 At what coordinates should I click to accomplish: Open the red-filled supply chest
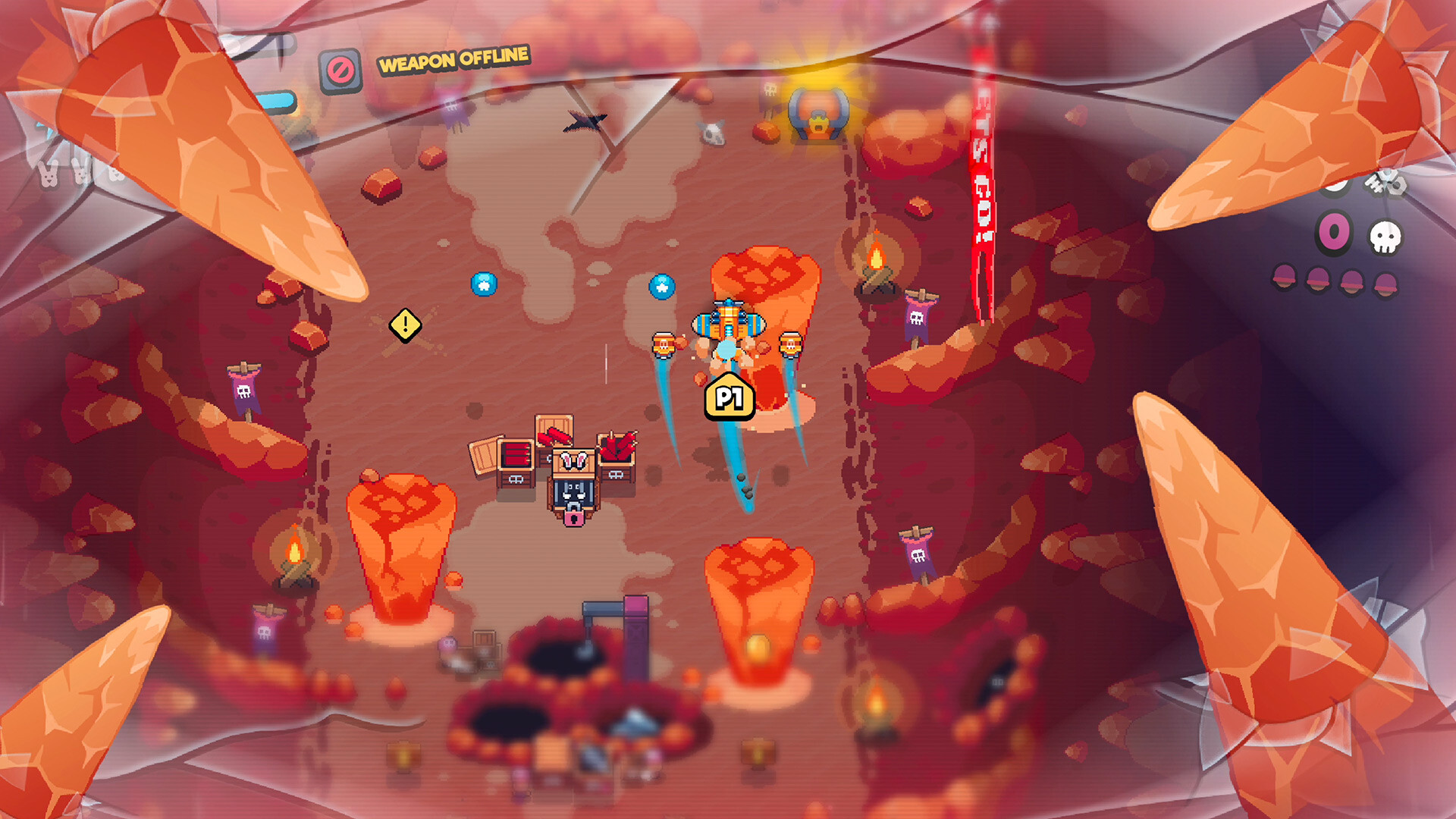pyautogui.click(x=516, y=453)
